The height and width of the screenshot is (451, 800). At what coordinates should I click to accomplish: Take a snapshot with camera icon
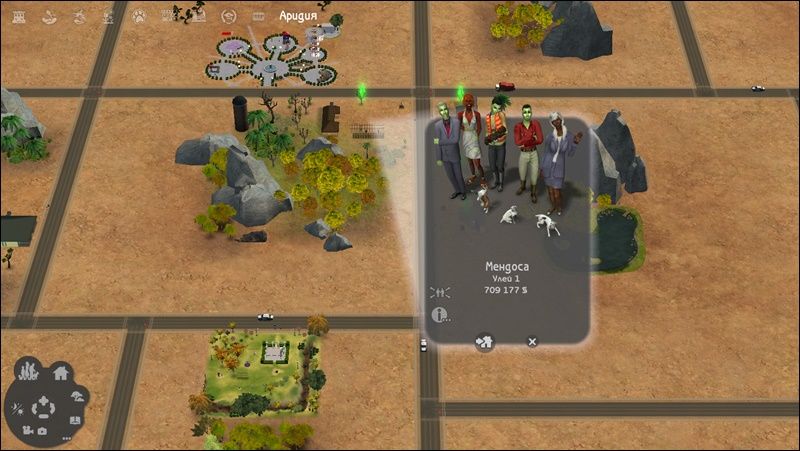pos(42,431)
